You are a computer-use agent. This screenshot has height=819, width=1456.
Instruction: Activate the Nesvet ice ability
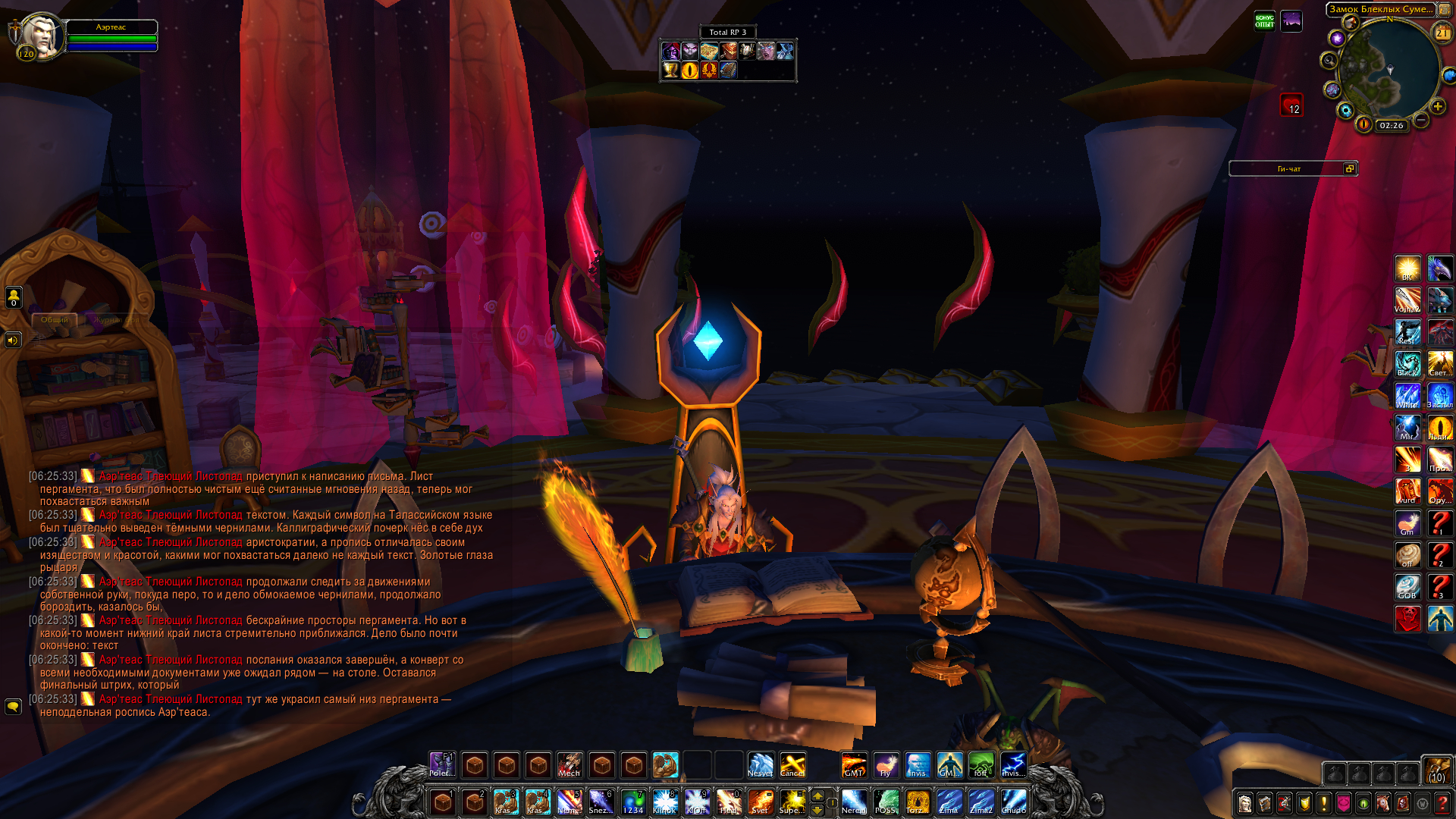[x=760, y=765]
